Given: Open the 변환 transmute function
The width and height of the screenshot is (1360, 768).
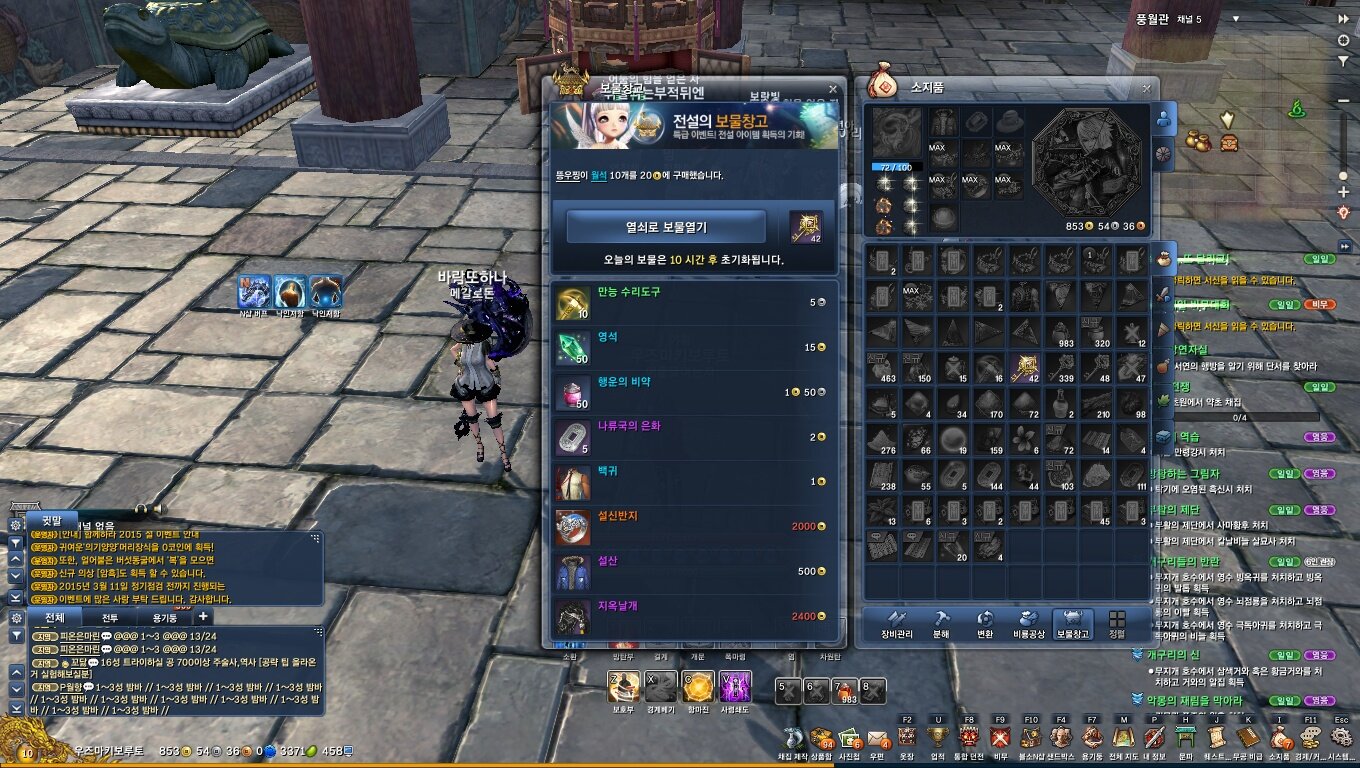Looking at the screenshot, I should [985, 625].
